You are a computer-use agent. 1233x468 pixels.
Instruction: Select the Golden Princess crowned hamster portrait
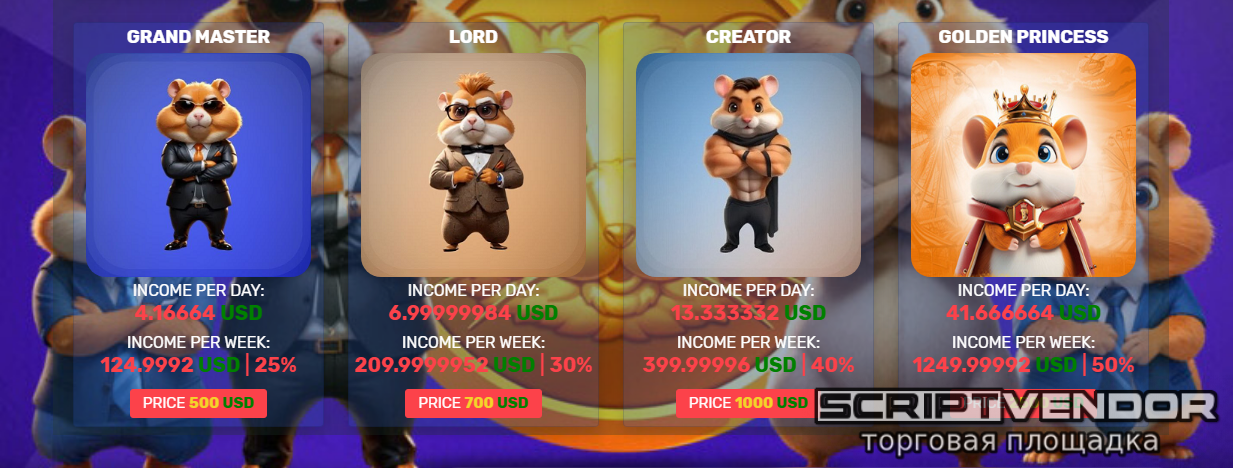click(1023, 165)
